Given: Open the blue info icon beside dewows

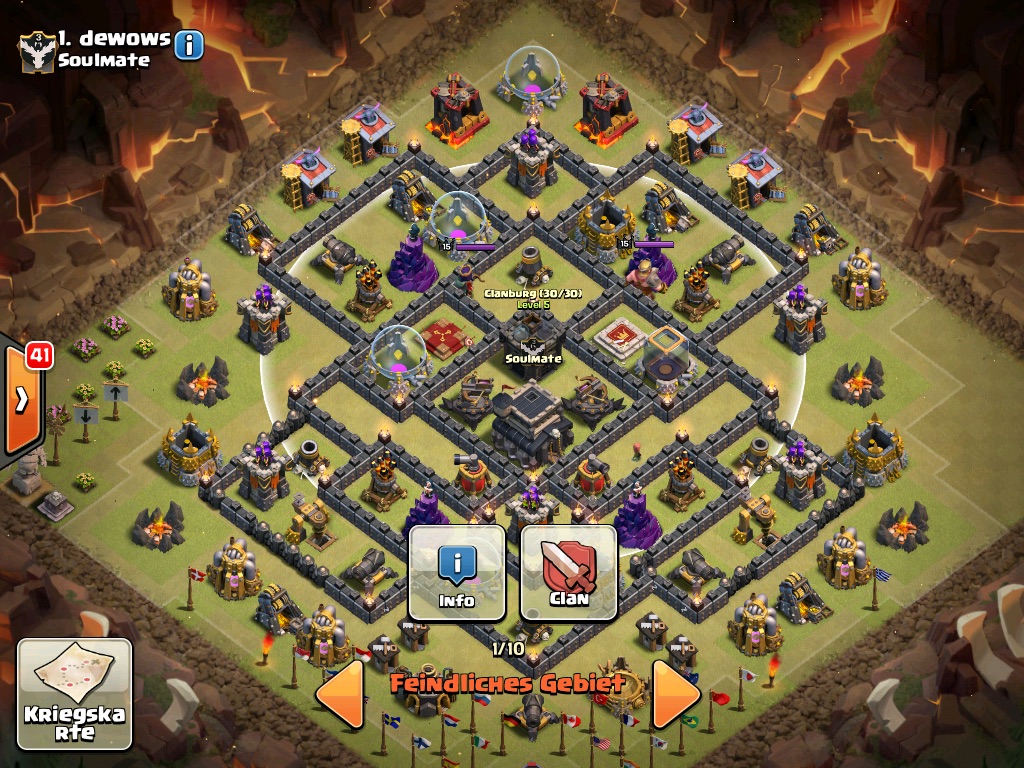Looking at the screenshot, I should [x=189, y=45].
